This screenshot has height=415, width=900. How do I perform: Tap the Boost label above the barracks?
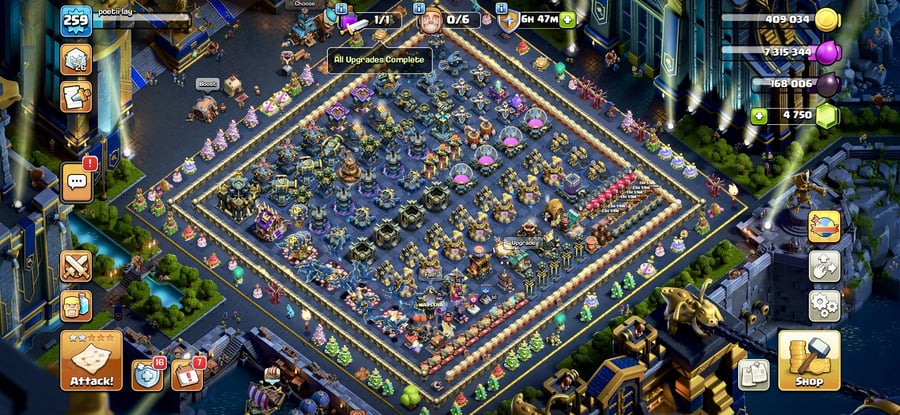click(207, 84)
